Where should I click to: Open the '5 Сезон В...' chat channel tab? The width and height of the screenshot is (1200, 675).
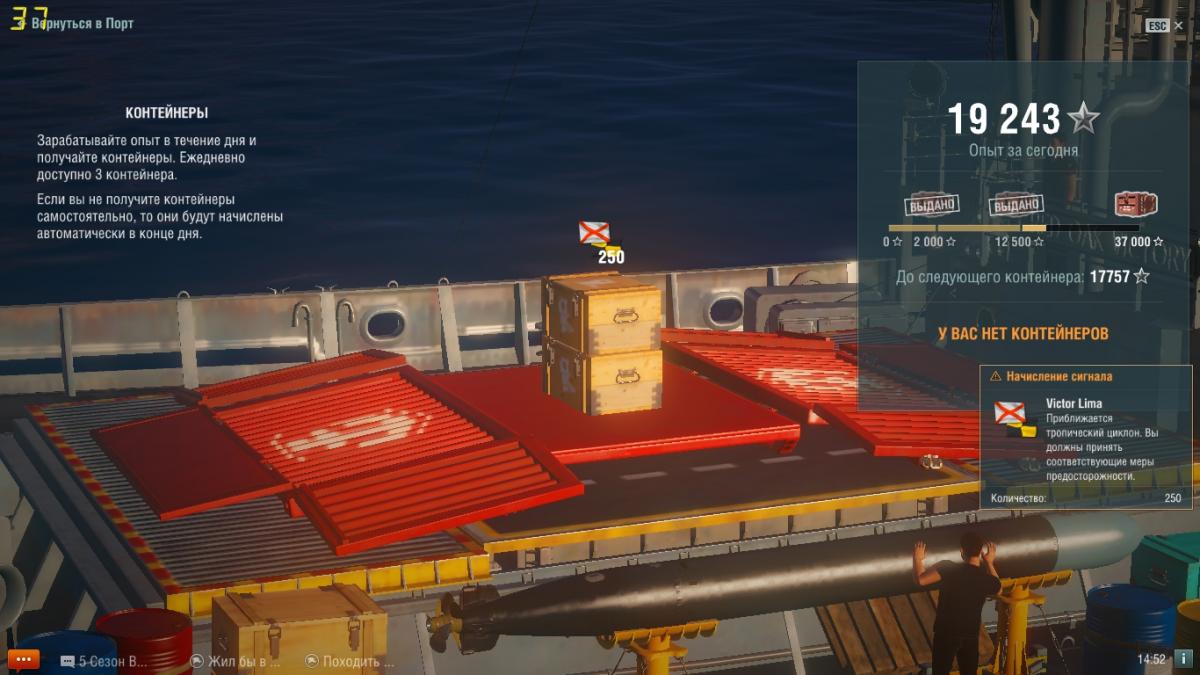pyautogui.click(x=104, y=661)
